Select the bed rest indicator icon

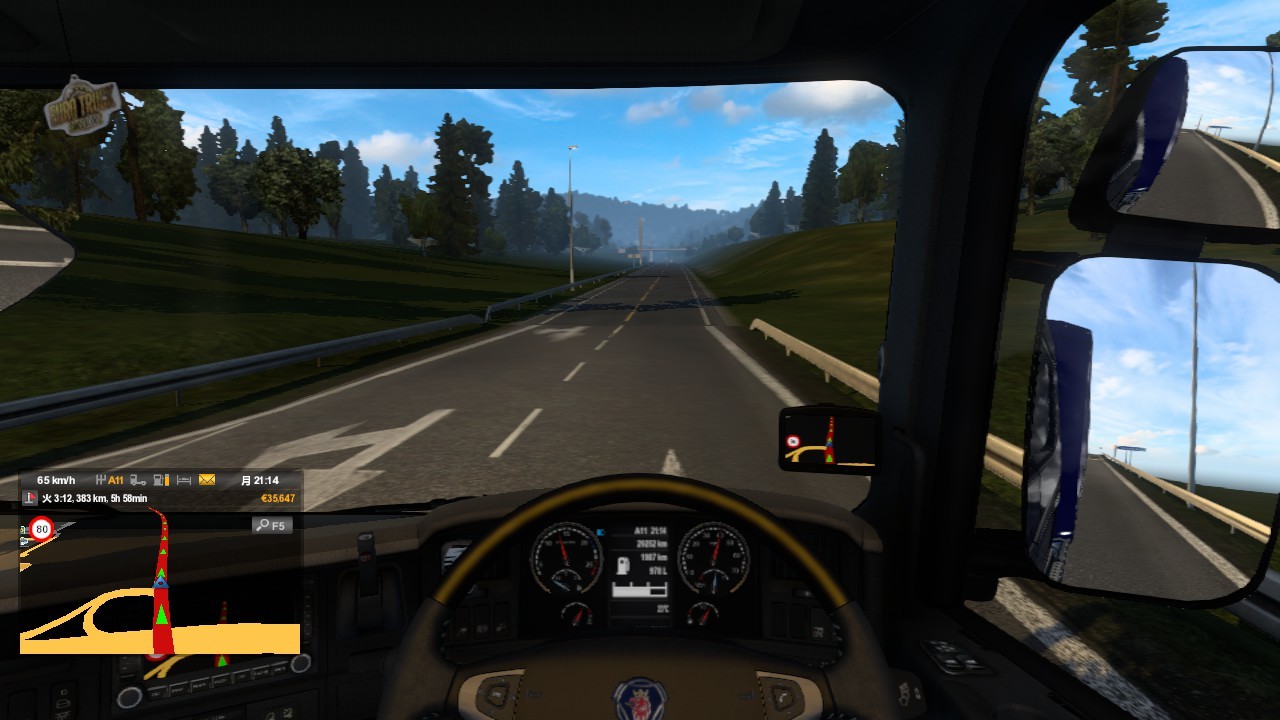184,480
